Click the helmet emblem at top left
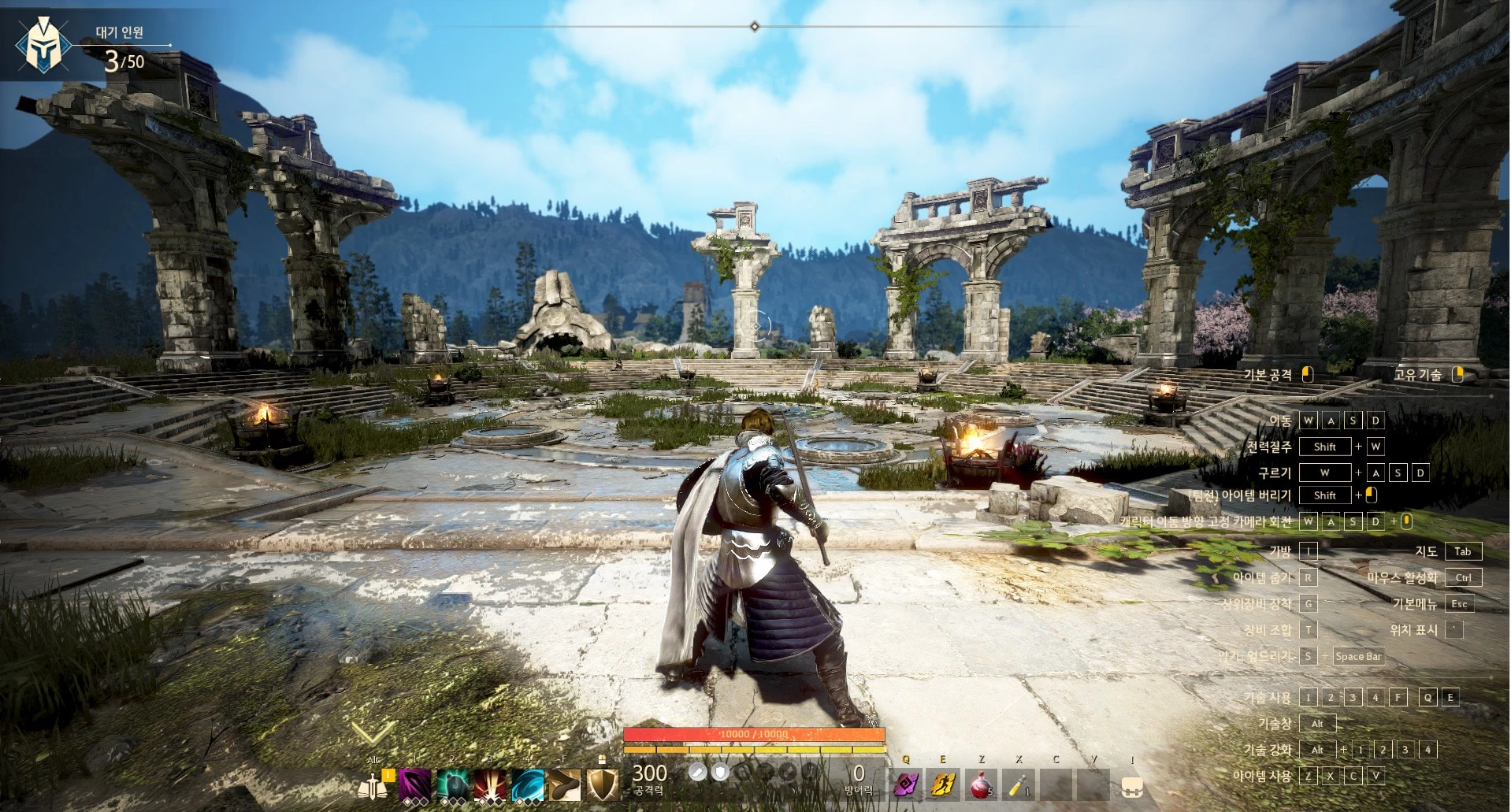Viewport: 1511px width, 812px height. tap(43, 46)
